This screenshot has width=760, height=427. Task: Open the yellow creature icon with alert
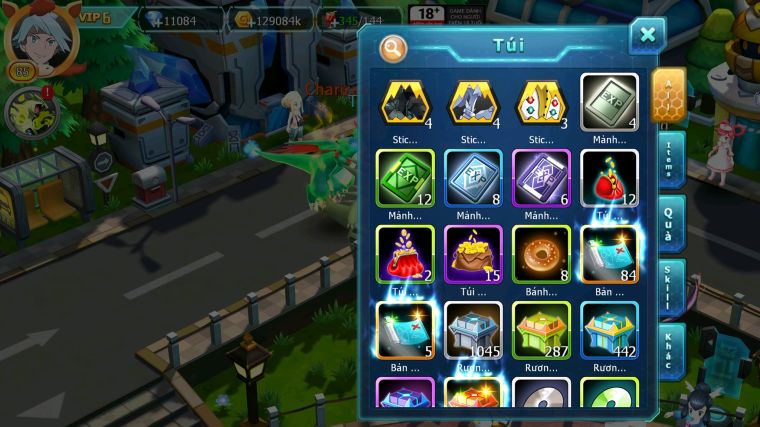click(x=30, y=113)
